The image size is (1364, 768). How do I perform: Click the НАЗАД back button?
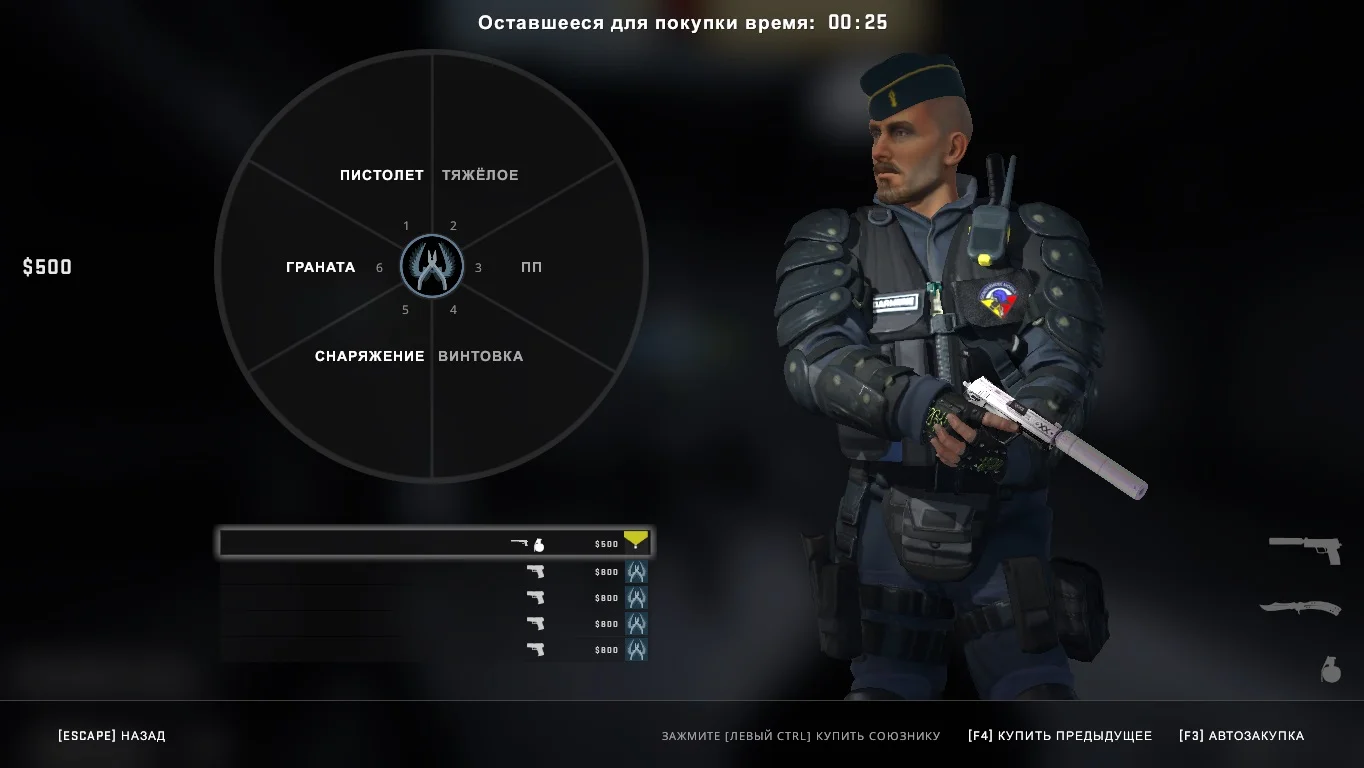click(112, 736)
